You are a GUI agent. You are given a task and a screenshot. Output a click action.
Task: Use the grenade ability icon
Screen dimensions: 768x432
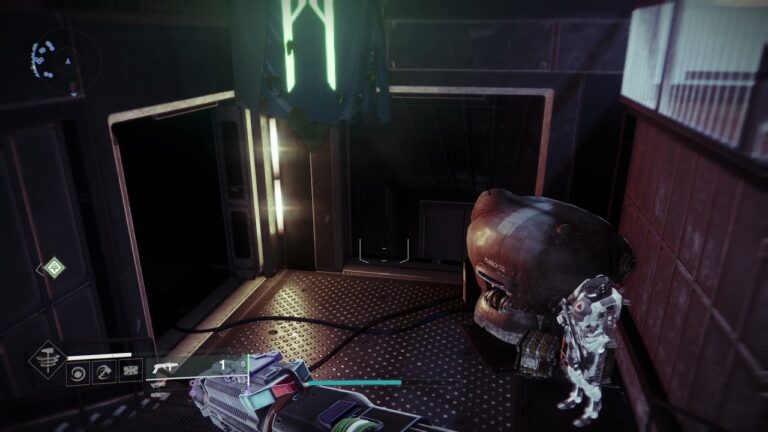[77, 372]
